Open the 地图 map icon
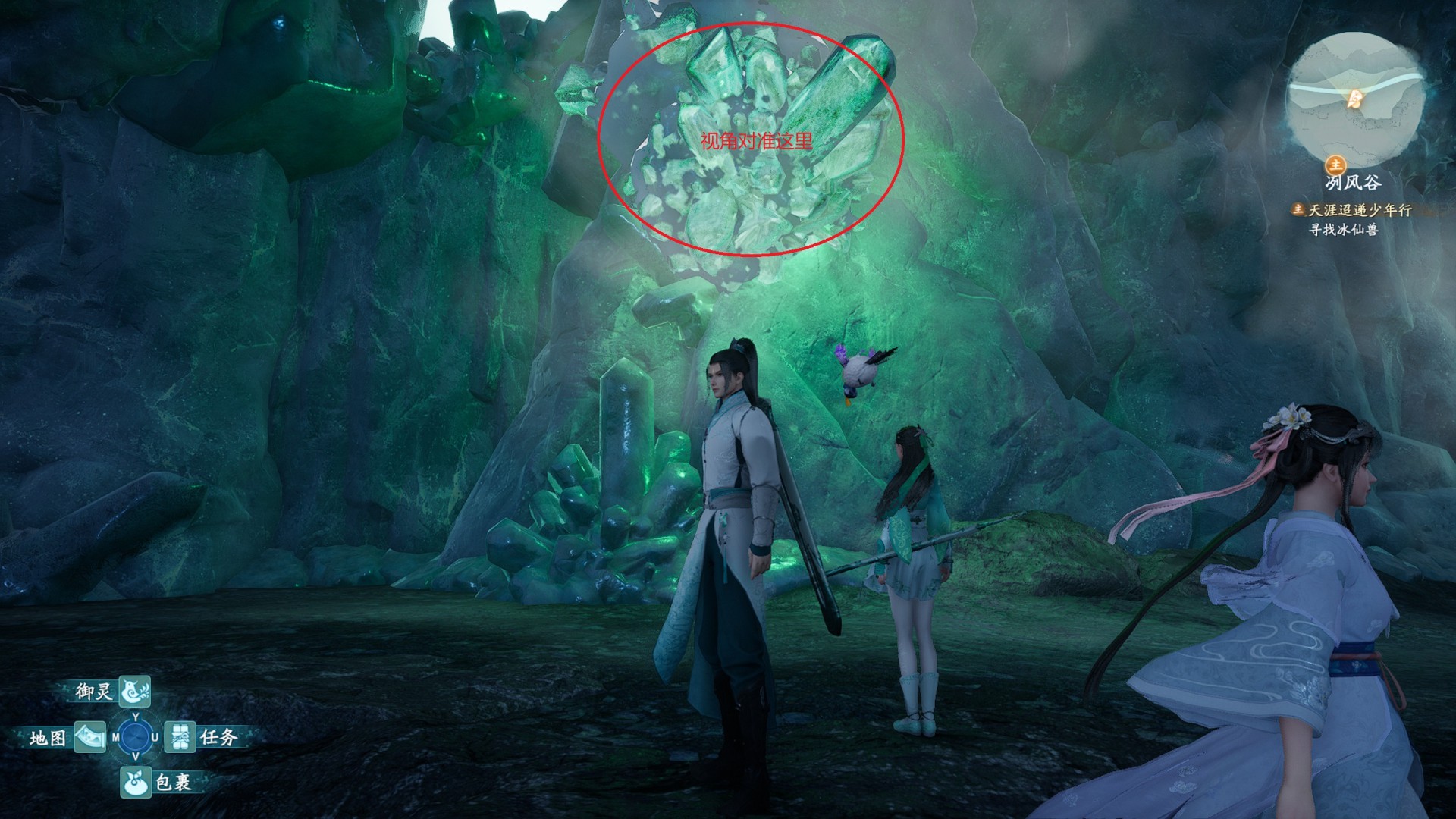 click(x=89, y=737)
